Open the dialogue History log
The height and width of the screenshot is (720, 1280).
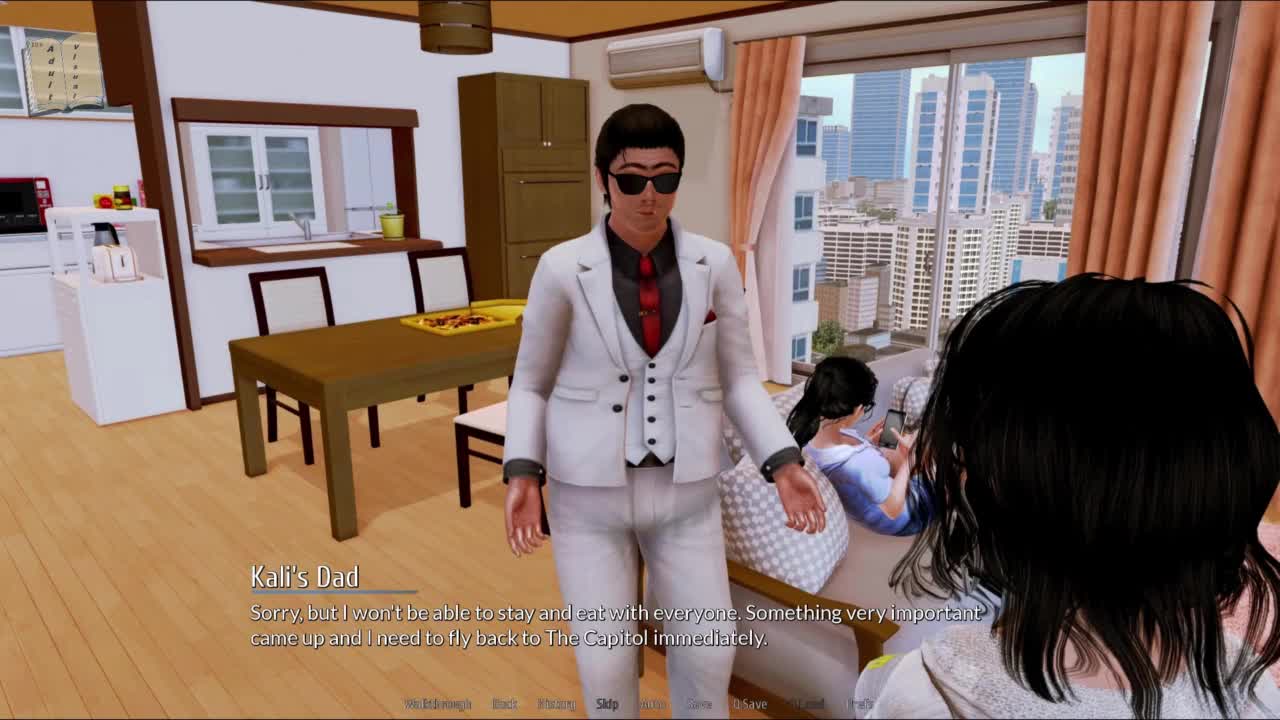click(x=556, y=704)
